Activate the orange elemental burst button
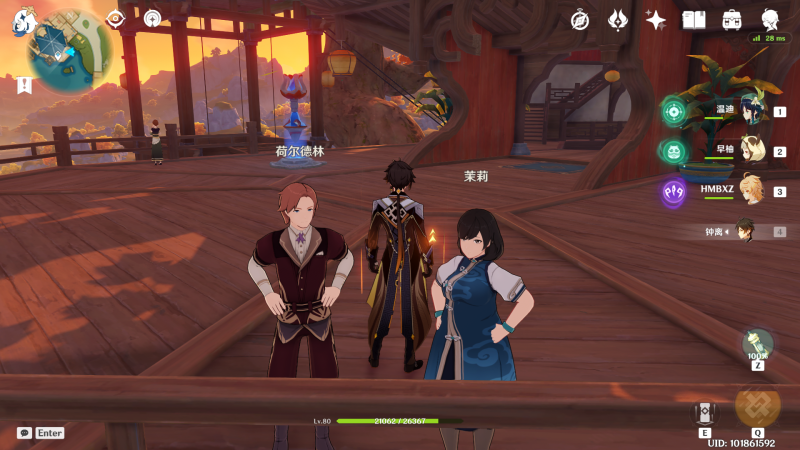Viewport: 800px width, 450px height. click(x=757, y=404)
